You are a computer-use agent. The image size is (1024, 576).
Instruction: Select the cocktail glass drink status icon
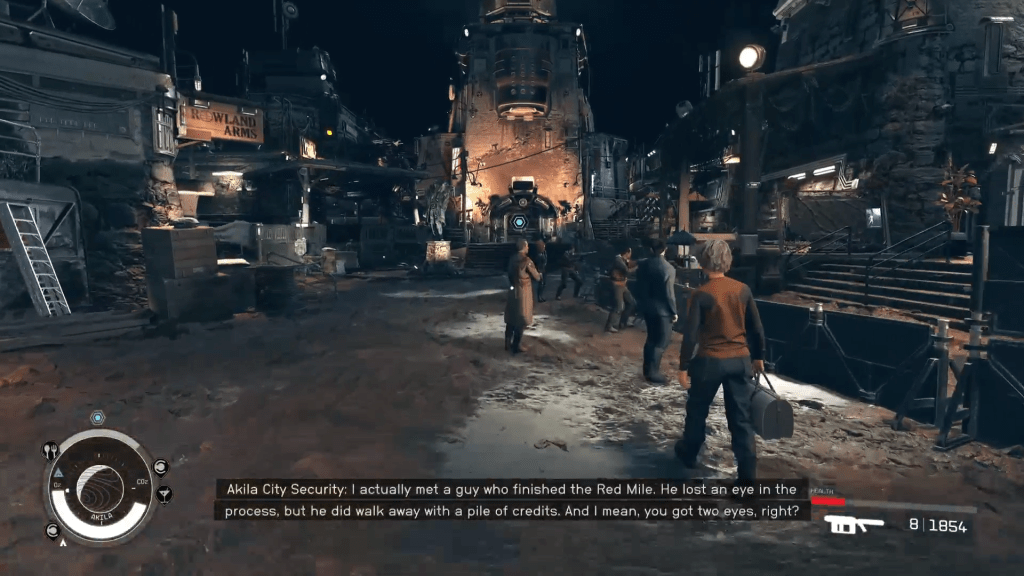coord(164,494)
